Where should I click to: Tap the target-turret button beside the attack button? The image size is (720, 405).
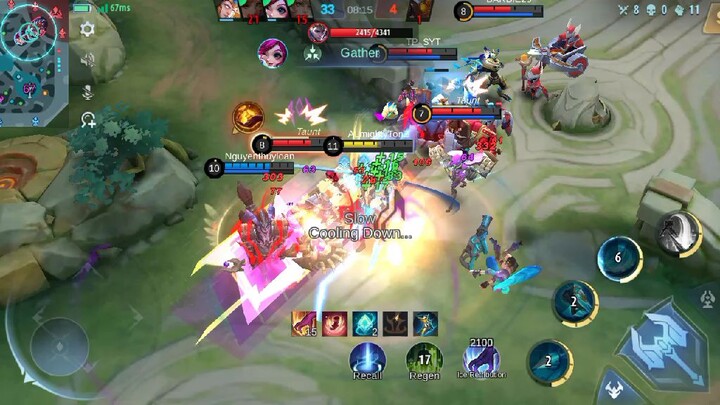[707, 299]
